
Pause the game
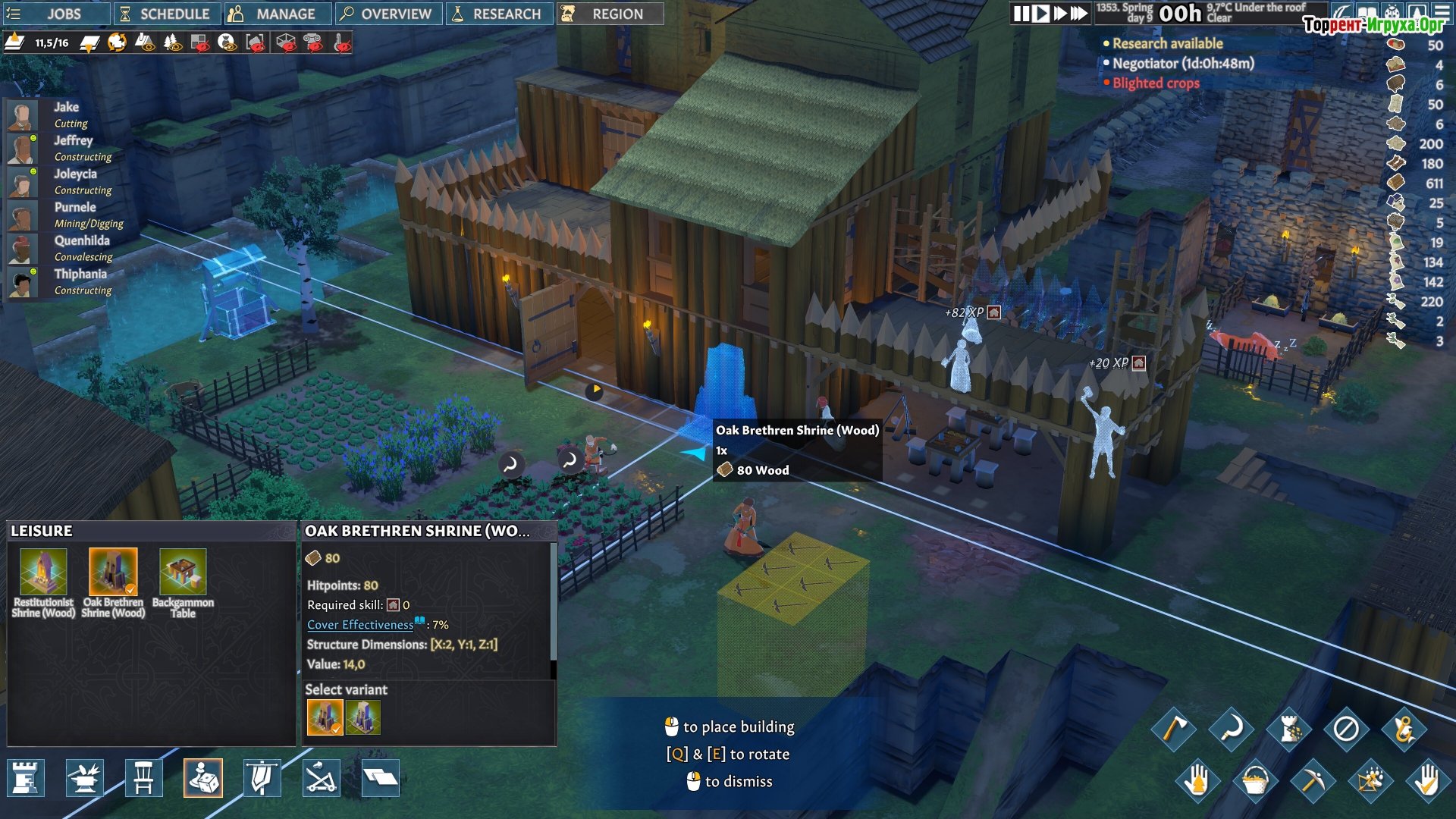pyautogui.click(x=1021, y=14)
